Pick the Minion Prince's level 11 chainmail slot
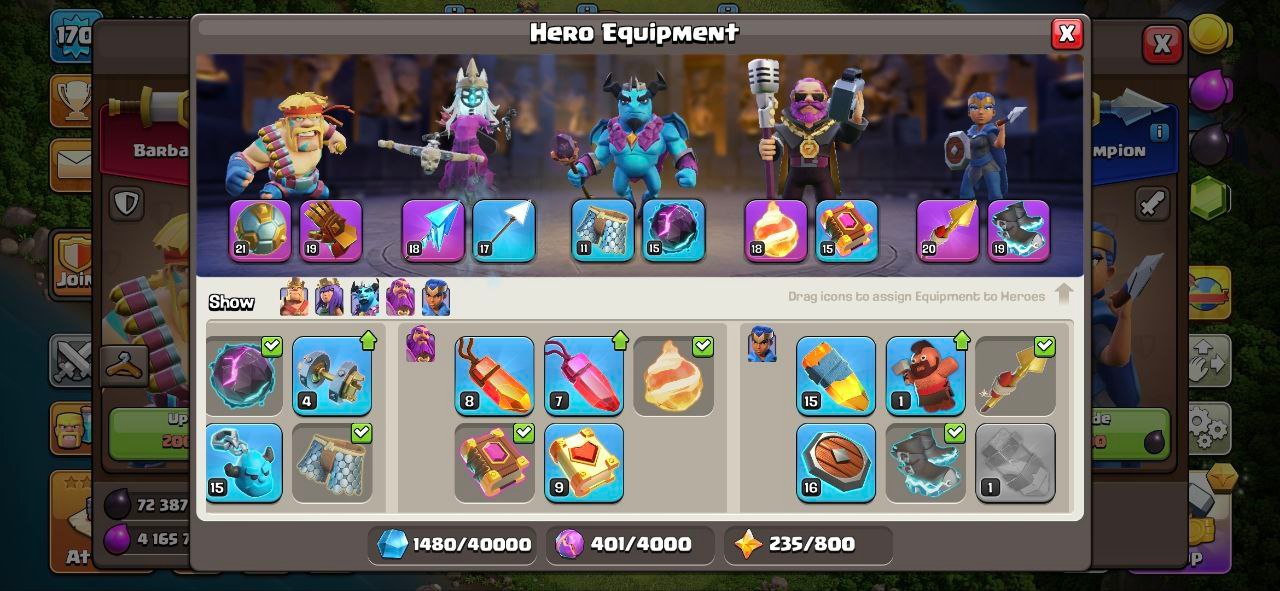 (603, 231)
